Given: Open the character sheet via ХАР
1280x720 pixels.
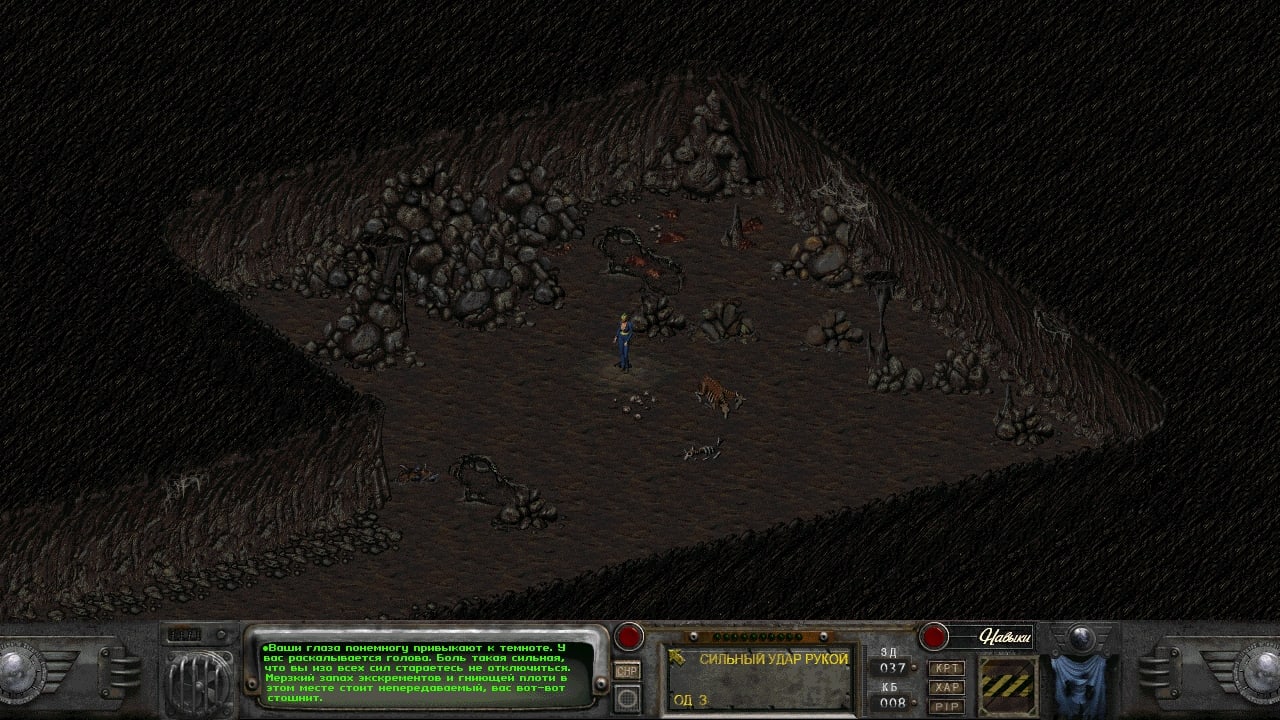Looking at the screenshot, I should pos(946,687).
